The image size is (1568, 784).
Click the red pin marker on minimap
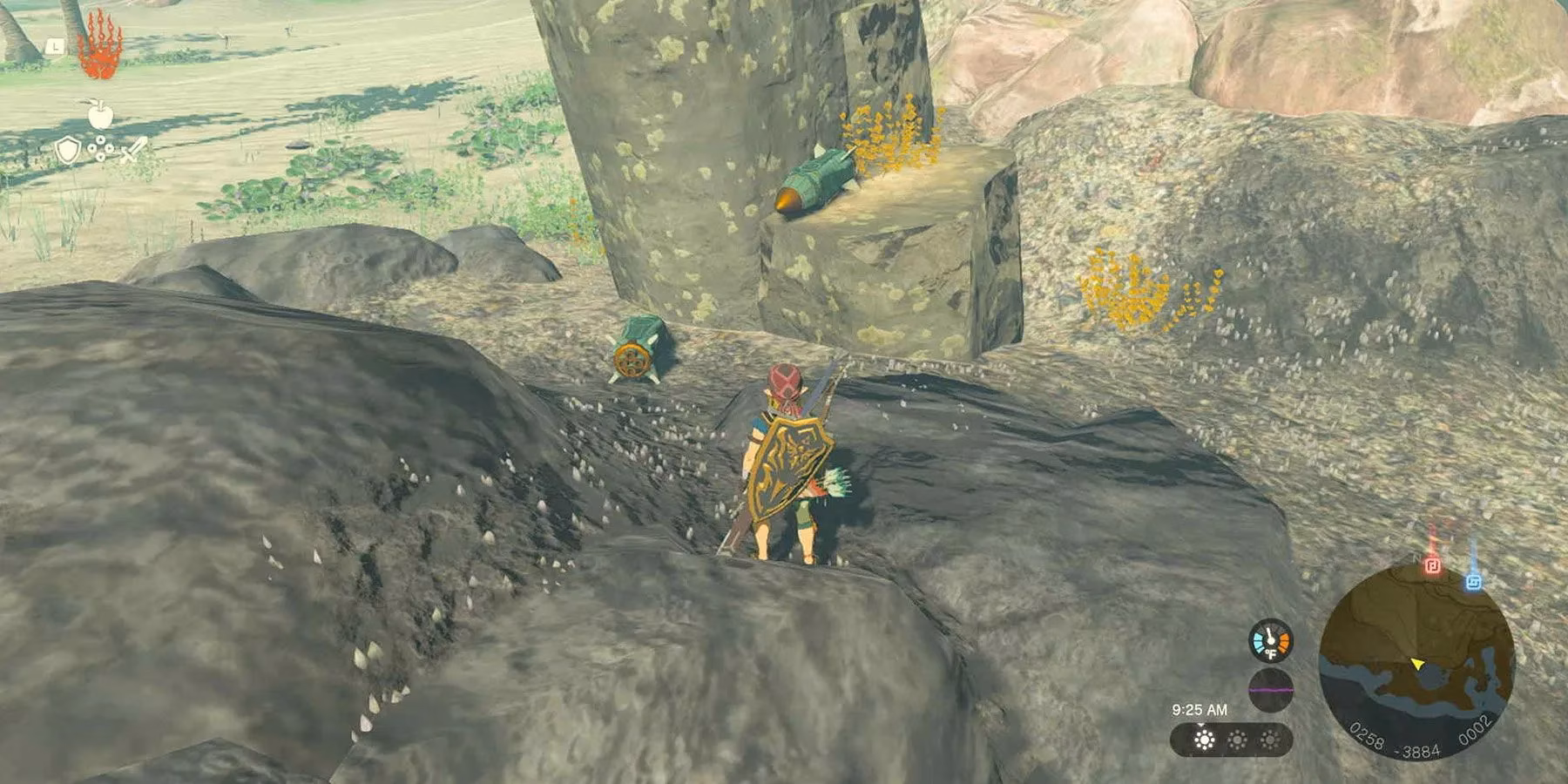coord(1432,566)
